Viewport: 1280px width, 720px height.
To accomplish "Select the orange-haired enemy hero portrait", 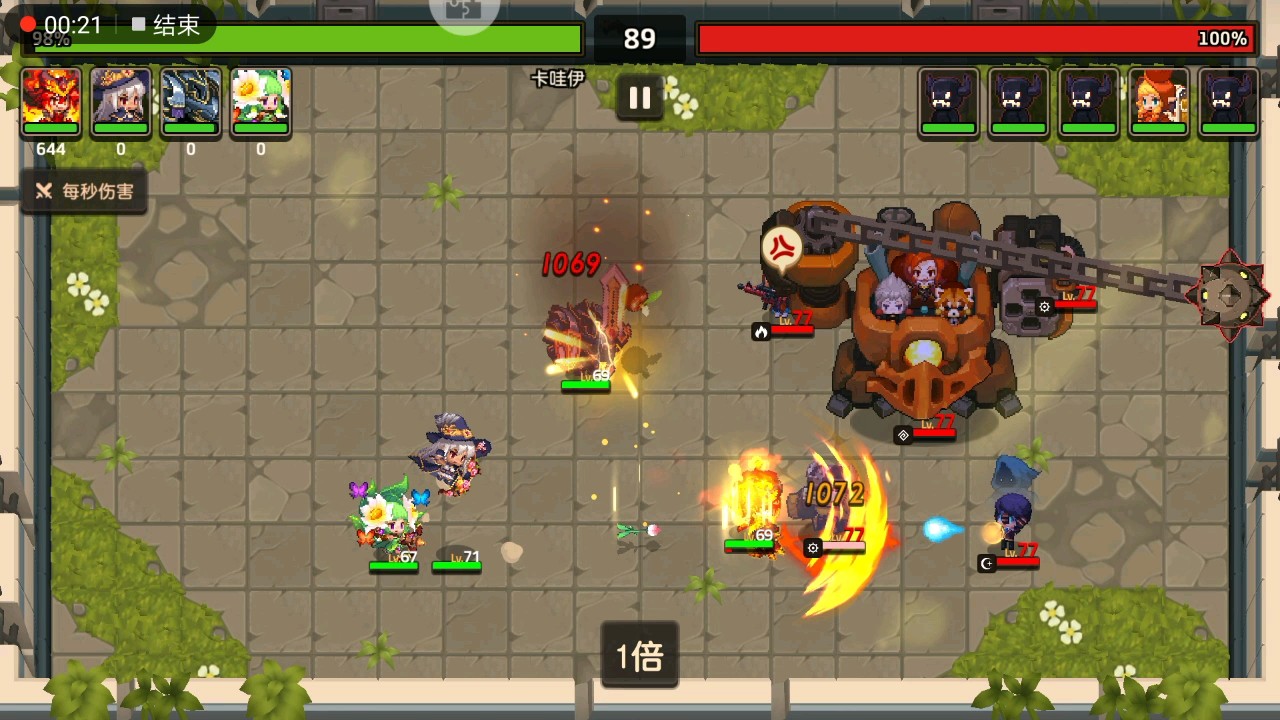I will coord(1159,101).
